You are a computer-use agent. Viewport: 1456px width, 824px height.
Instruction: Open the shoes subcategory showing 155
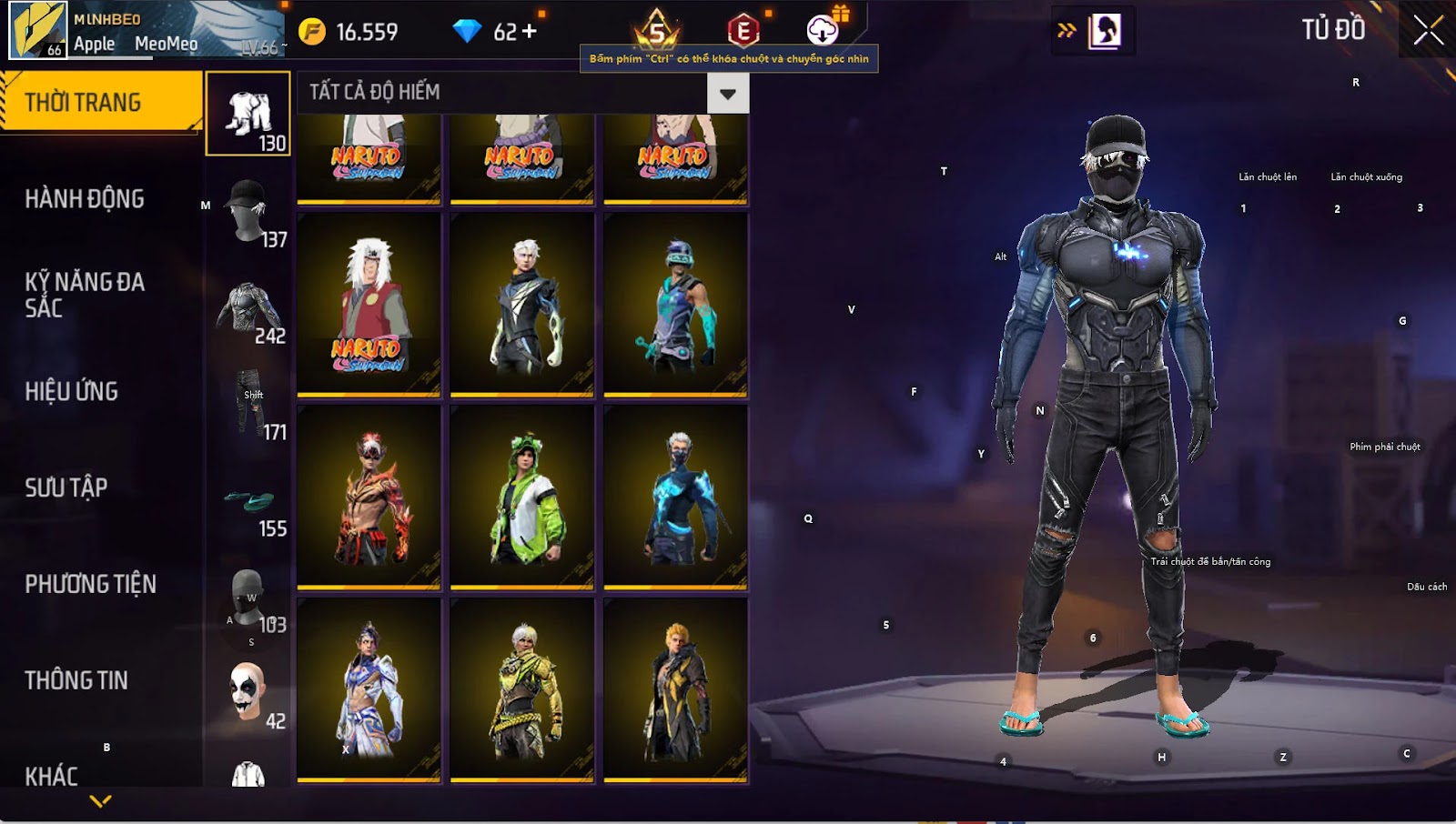click(x=248, y=503)
